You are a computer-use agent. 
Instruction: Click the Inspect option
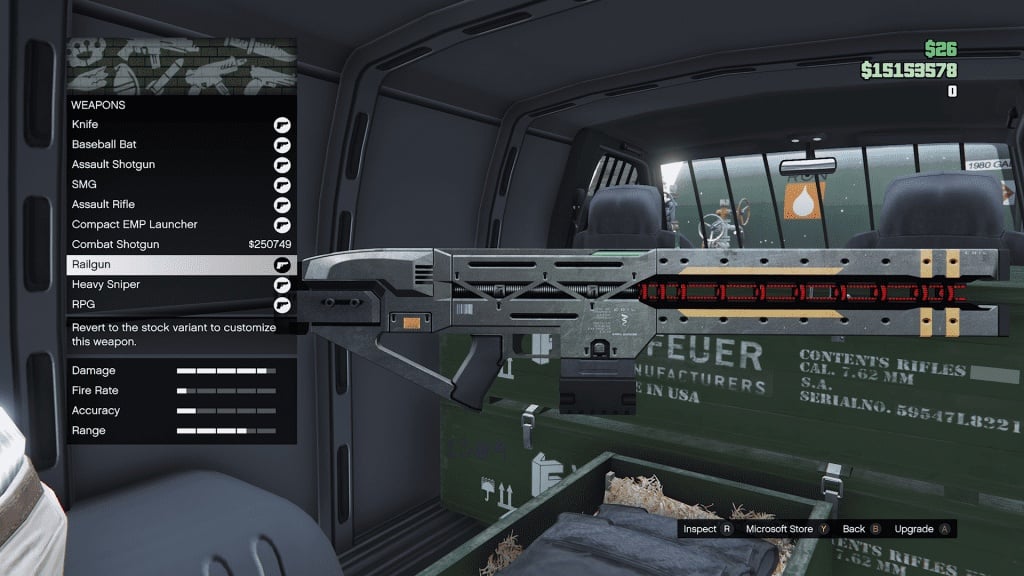707,529
